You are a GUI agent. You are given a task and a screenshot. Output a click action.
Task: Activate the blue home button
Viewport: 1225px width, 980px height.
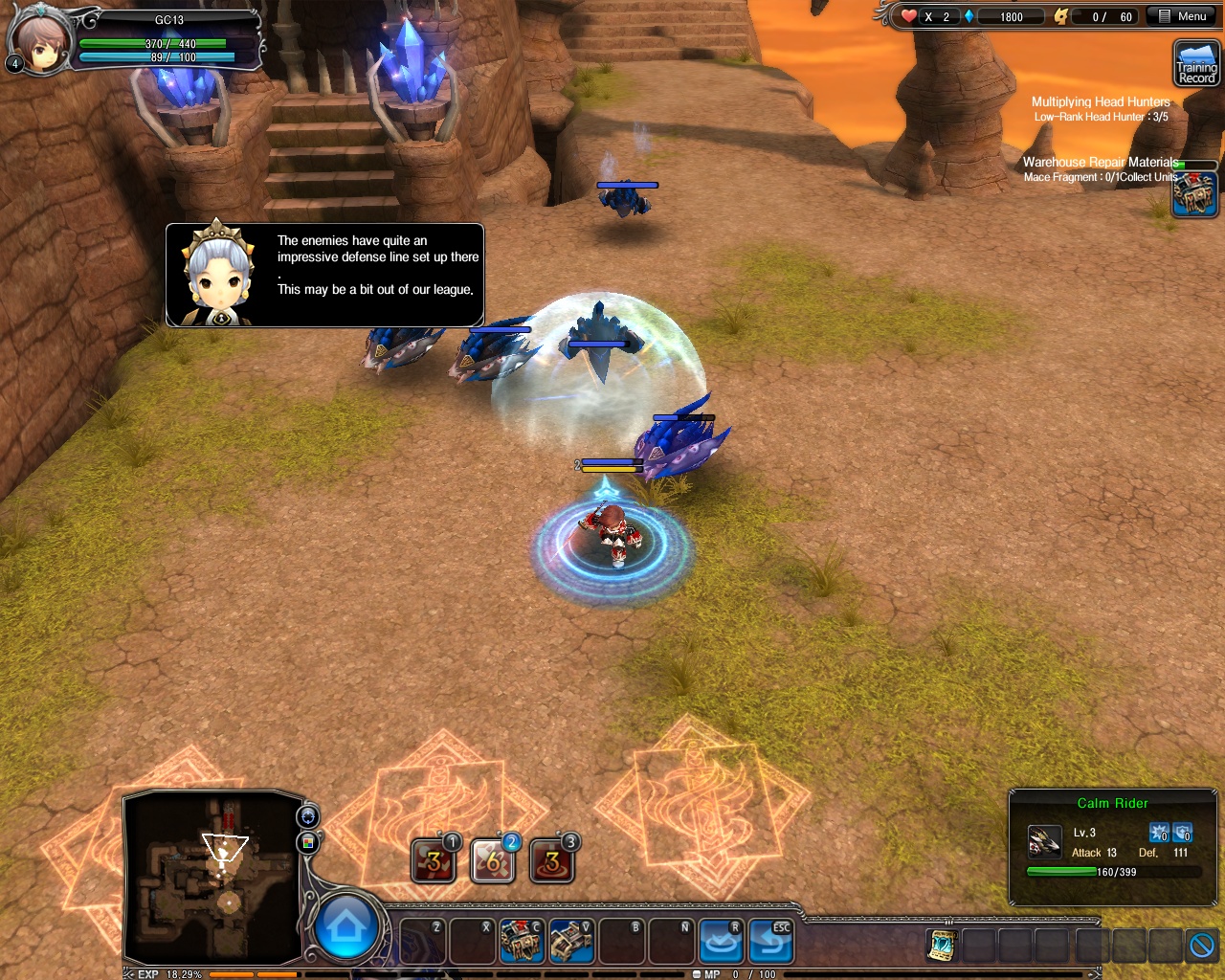point(345,926)
